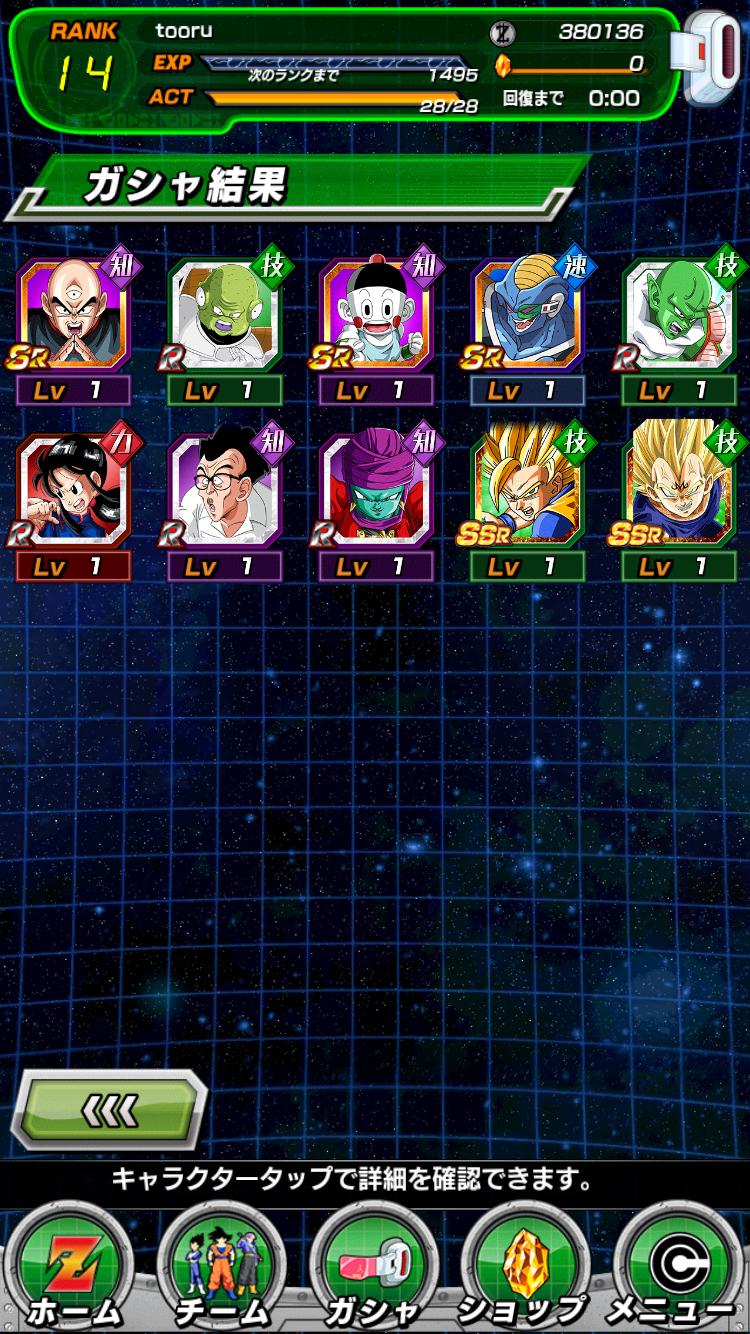View the R glasses man with mustache card
Viewport: 750px width, 1334px height.
tap(224, 490)
